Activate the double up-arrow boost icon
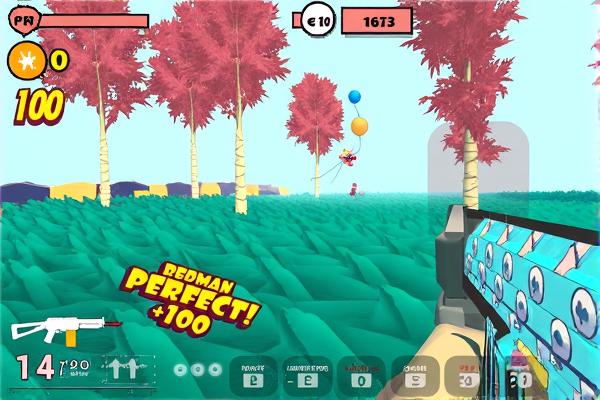The width and height of the screenshot is (600, 400). click(124, 369)
